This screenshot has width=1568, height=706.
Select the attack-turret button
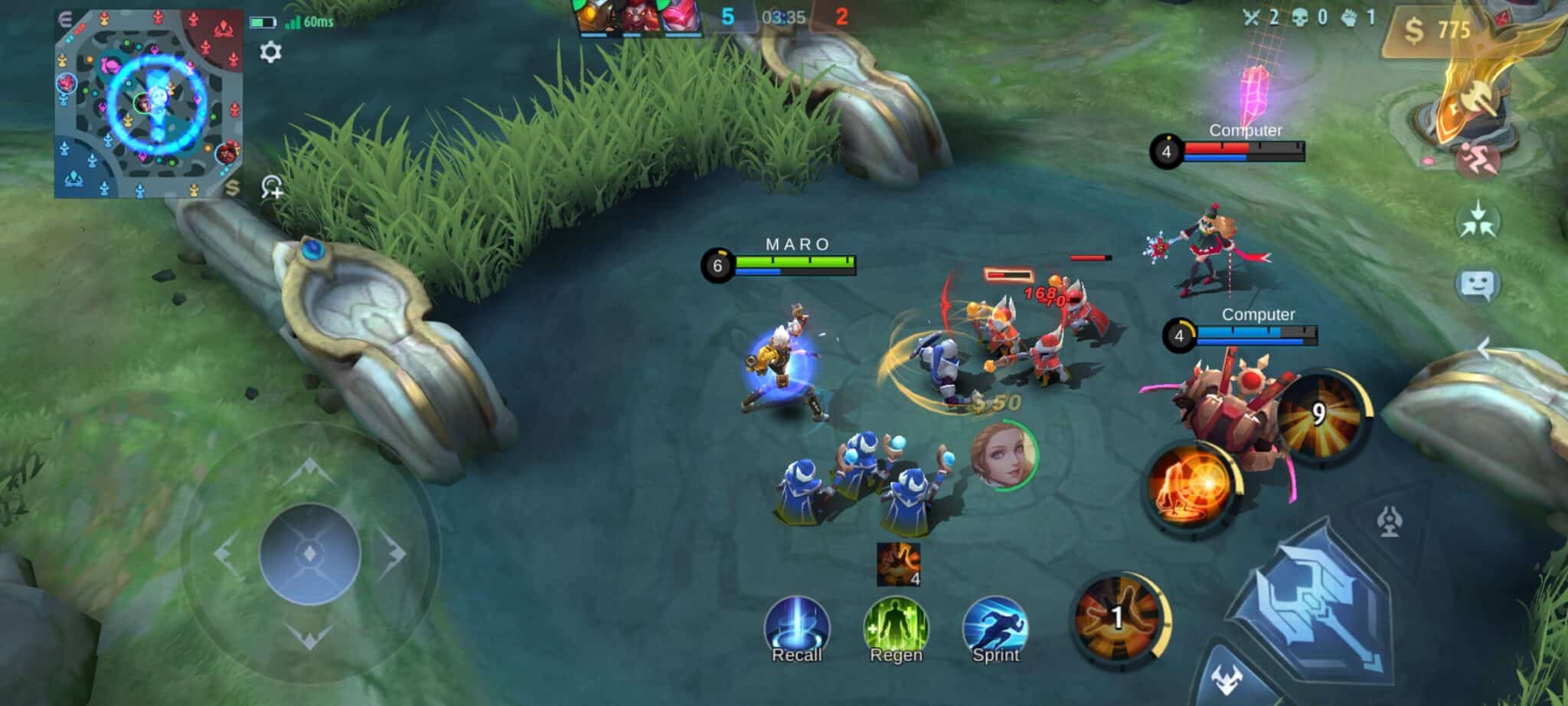(x=1389, y=523)
